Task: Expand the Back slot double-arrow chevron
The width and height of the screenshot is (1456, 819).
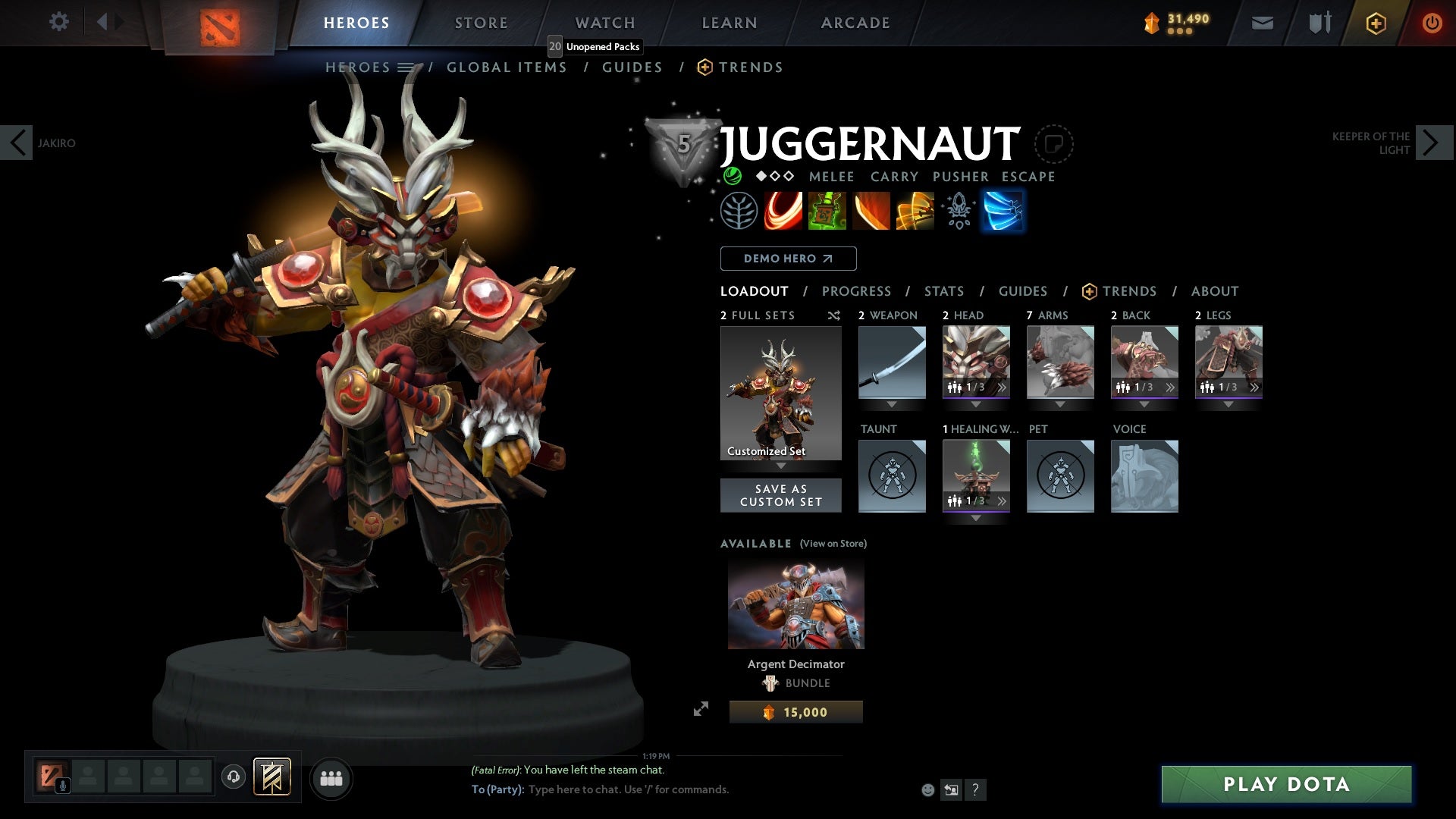Action: 1170,387
